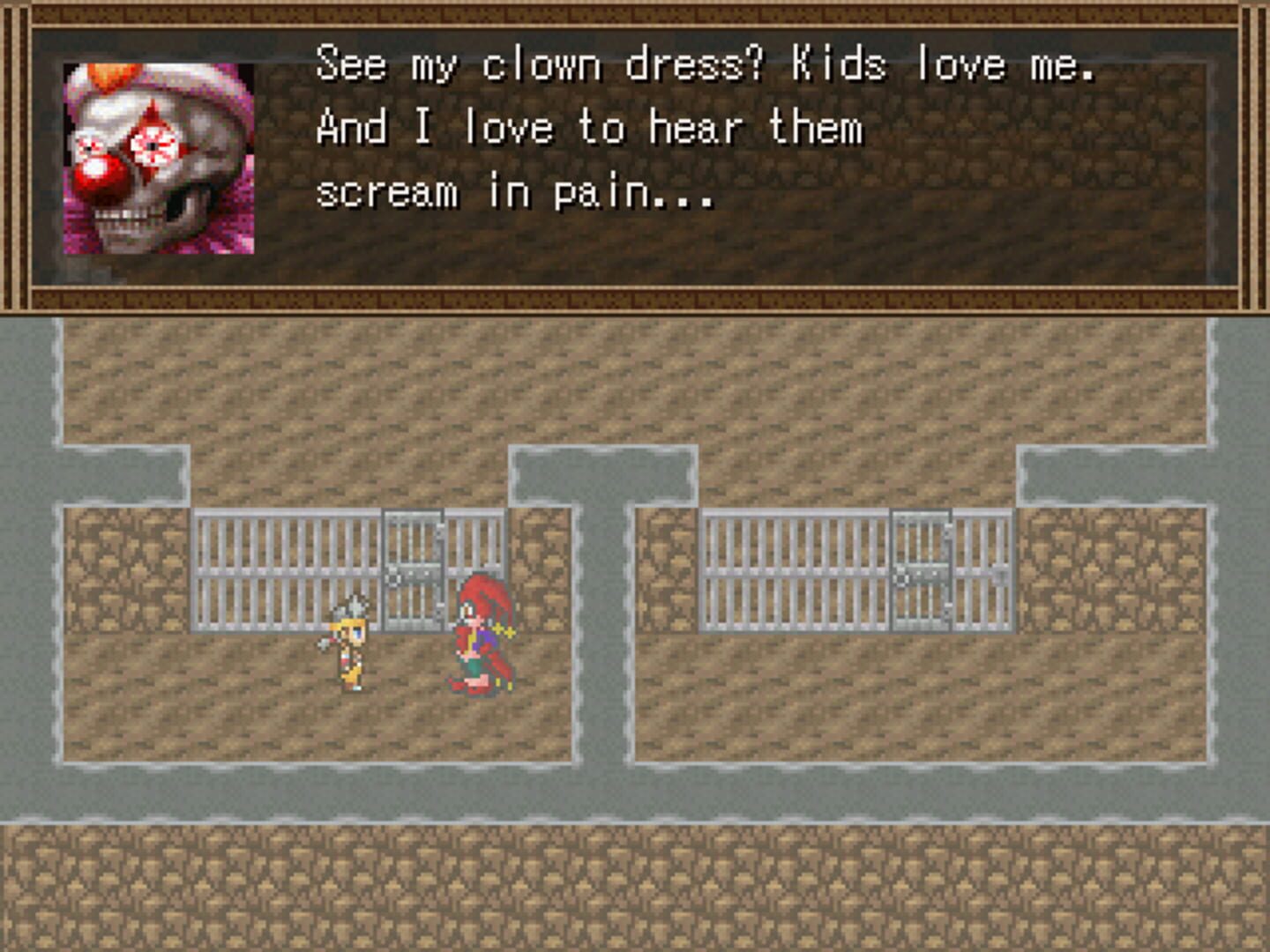Viewport: 1270px width, 952px height.
Task: Click the line 'scream in pain...'
Action: [x=516, y=192]
